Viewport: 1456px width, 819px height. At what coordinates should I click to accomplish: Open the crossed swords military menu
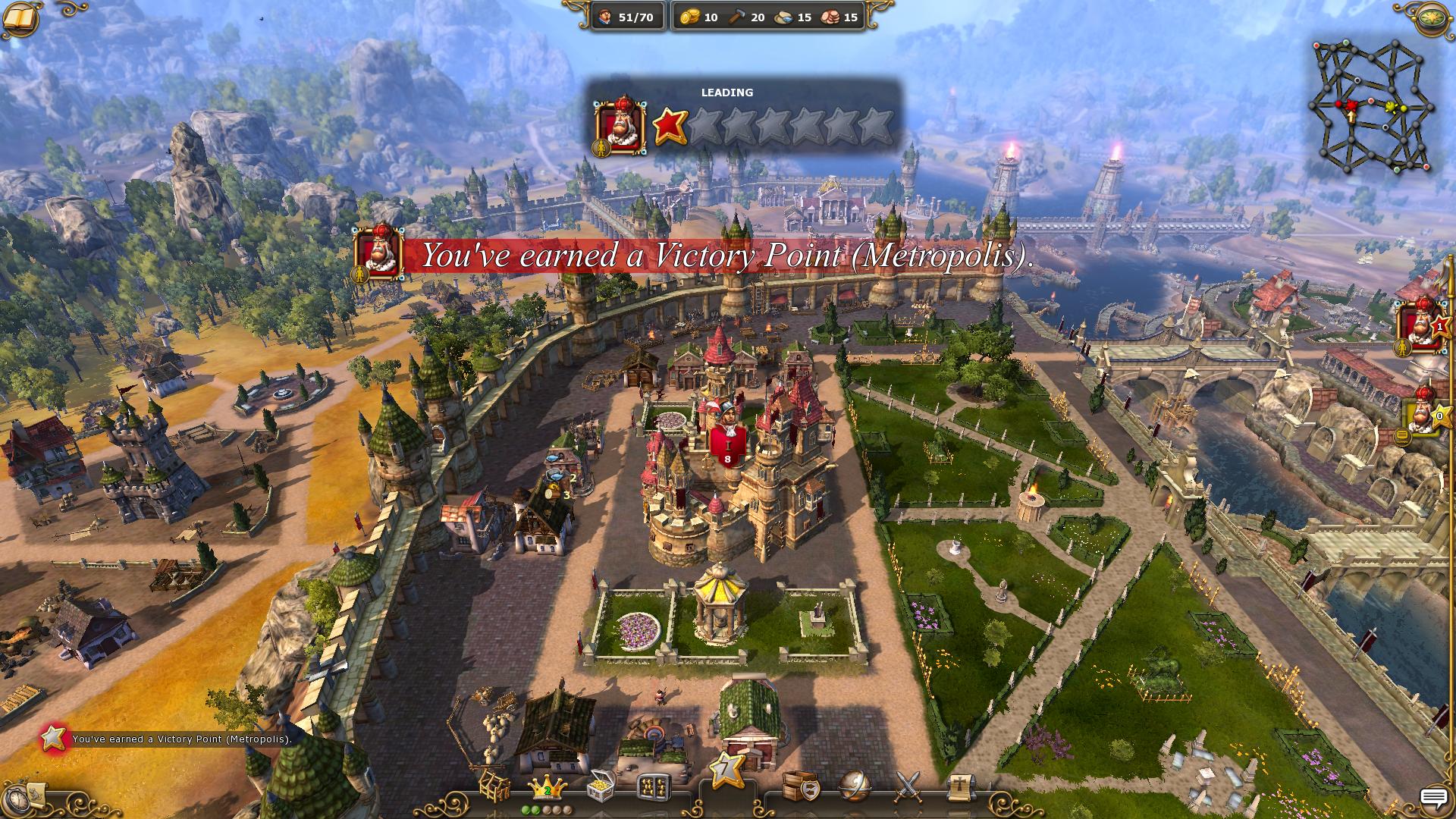coord(908,786)
